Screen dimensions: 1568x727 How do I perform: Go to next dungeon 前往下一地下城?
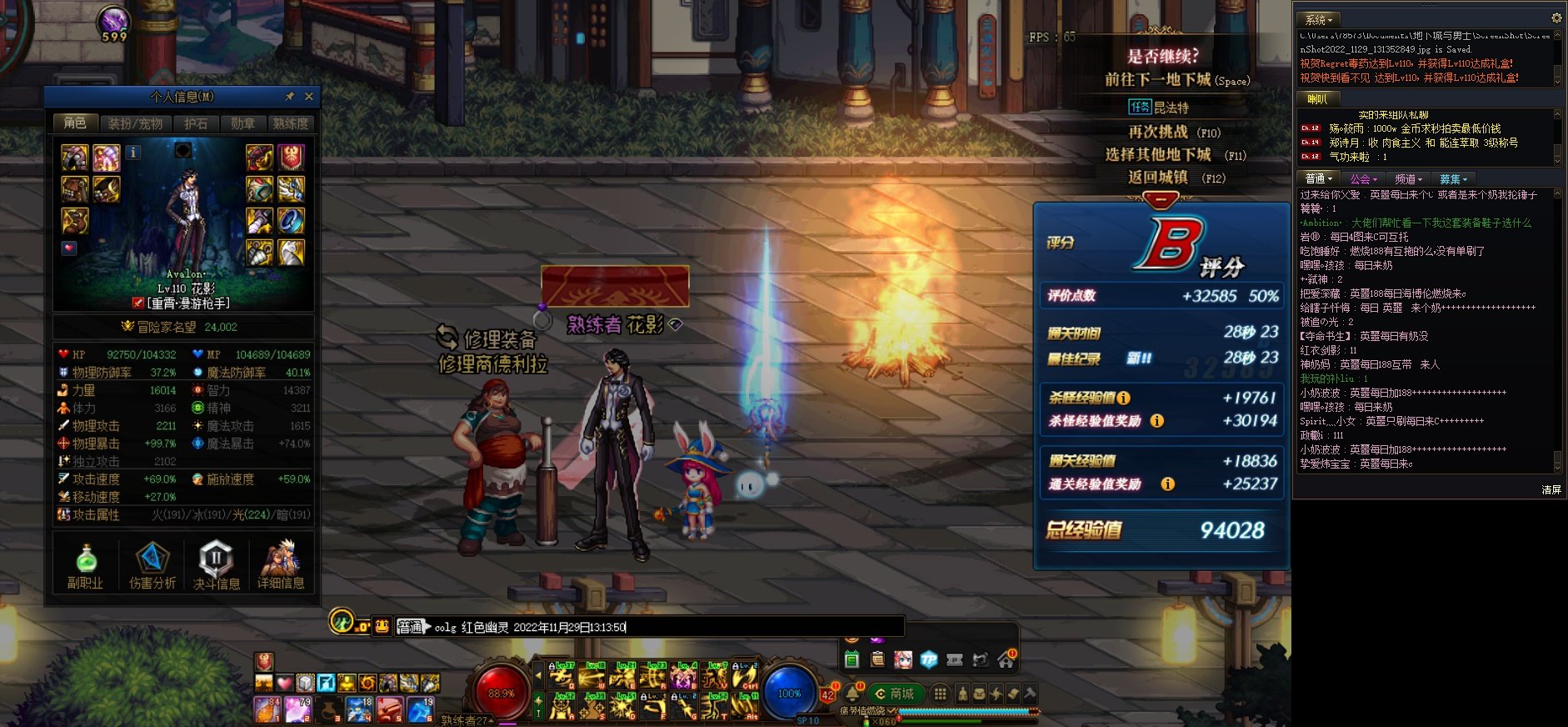[x=1176, y=80]
